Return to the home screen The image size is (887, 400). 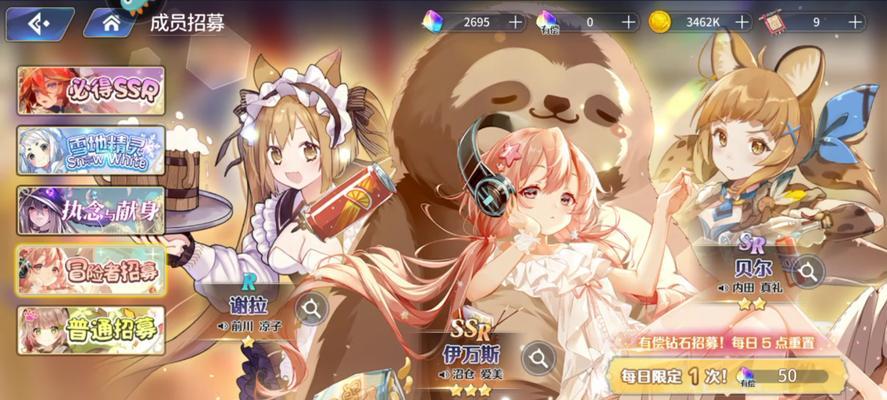[x=110, y=22]
